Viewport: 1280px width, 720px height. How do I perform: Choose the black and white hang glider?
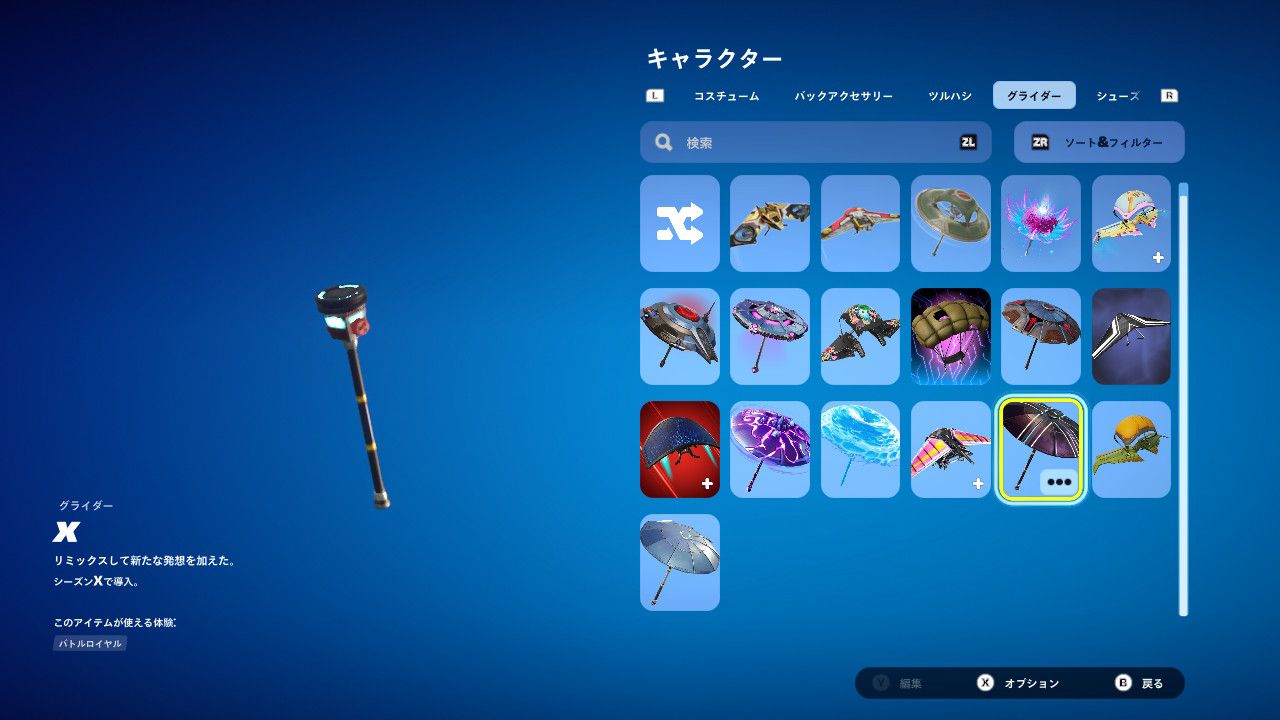[x=1131, y=336]
